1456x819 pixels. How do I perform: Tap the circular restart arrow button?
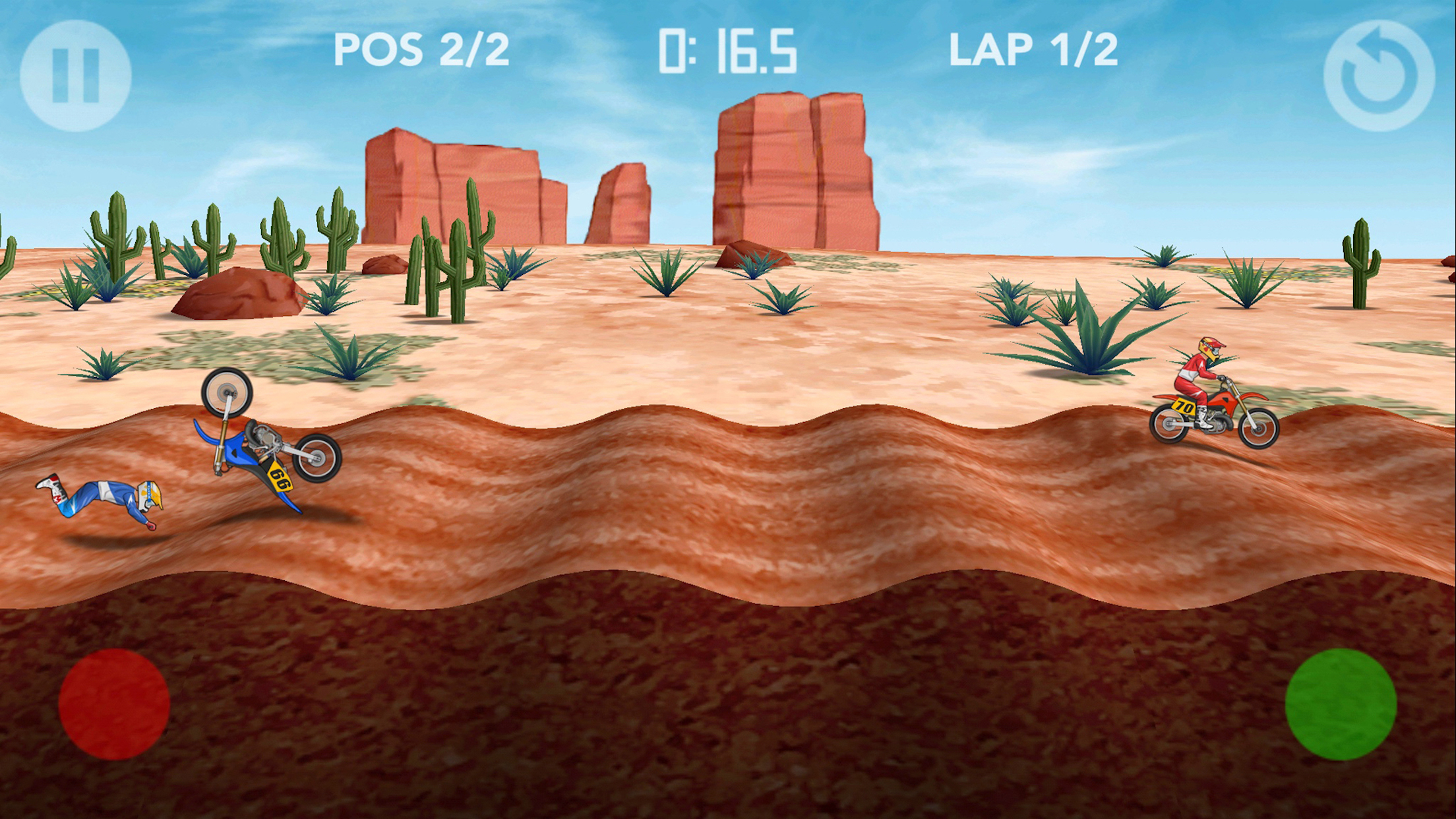1379,75
